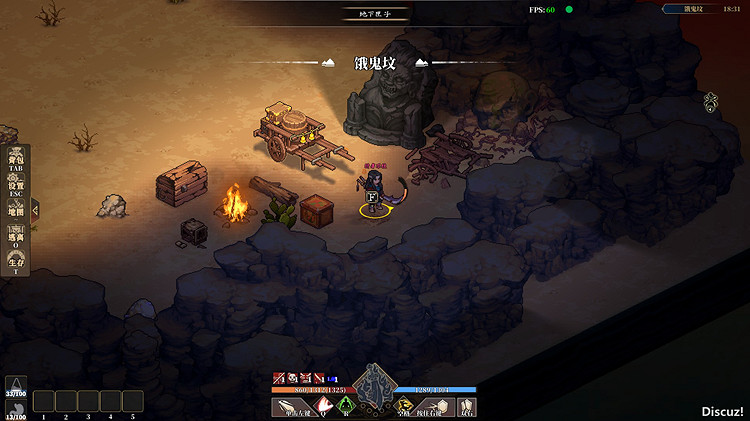Click the scroll item skill on bar's end
The height and width of the screenshot is (421, 750).
coord(466,406)
